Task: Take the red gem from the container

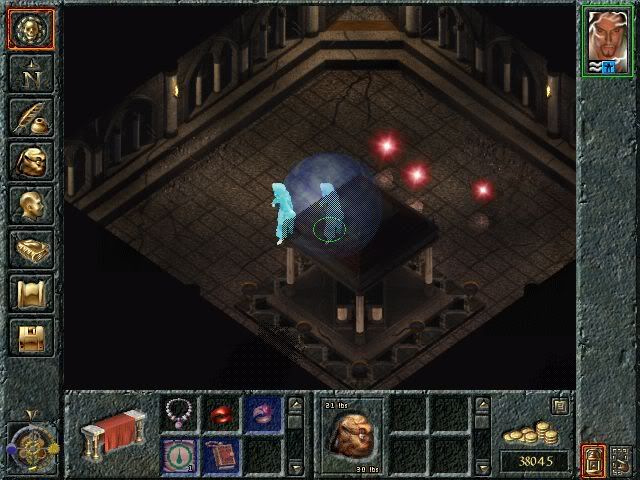Action: (222, 411)
